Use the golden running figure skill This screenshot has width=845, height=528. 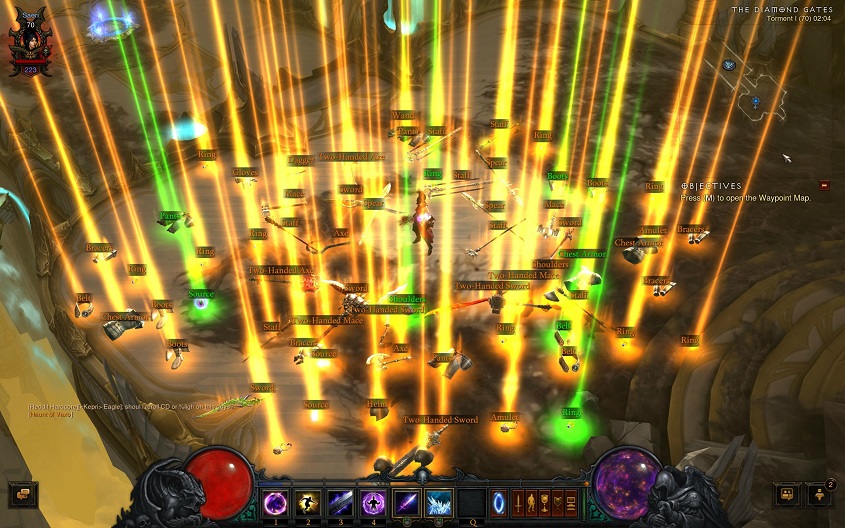click(308, 502)
